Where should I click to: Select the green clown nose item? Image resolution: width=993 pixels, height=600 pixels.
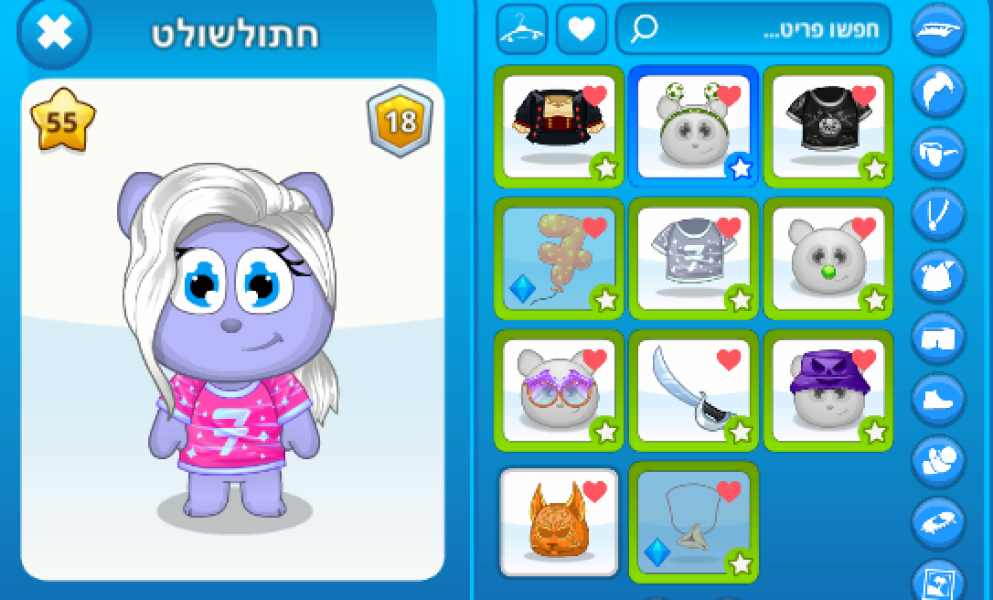coord(827,258)
